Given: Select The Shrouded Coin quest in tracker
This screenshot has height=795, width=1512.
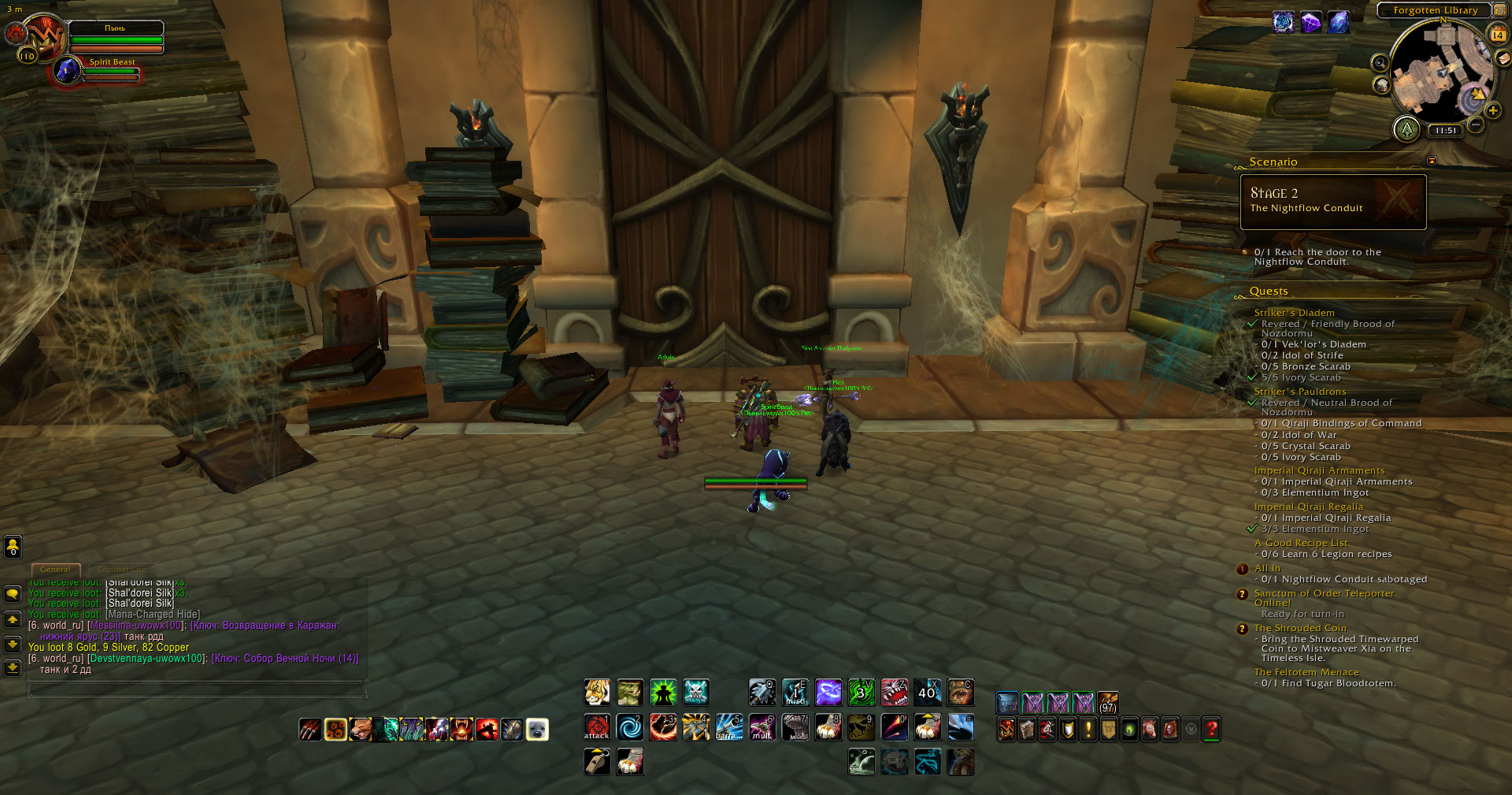Looking at the screenshot, I should [1299, 628].
